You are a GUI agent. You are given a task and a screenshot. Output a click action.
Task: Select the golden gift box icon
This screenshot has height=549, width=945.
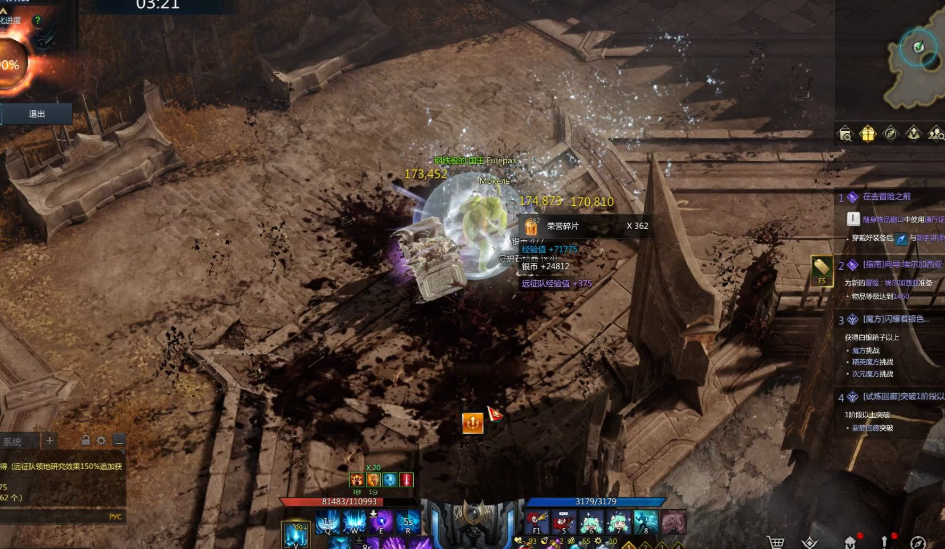[867, 133]
